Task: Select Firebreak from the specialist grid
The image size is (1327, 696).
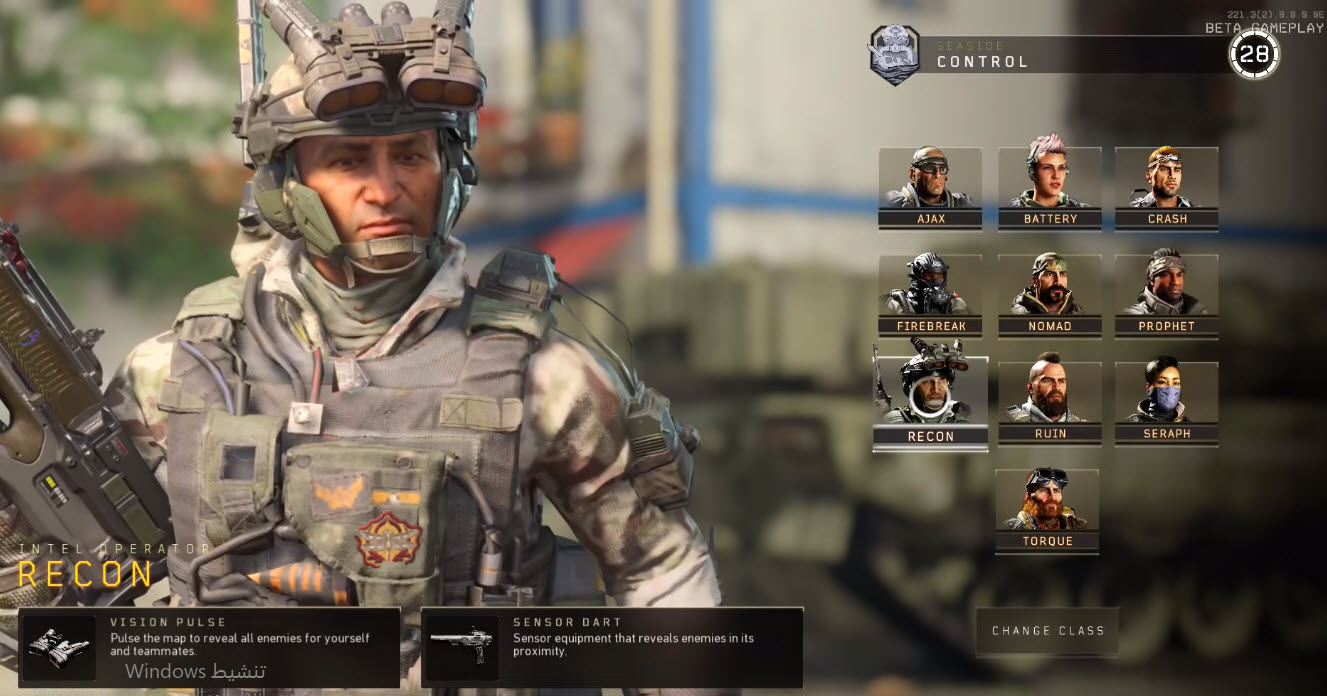Action: point(930,295)
